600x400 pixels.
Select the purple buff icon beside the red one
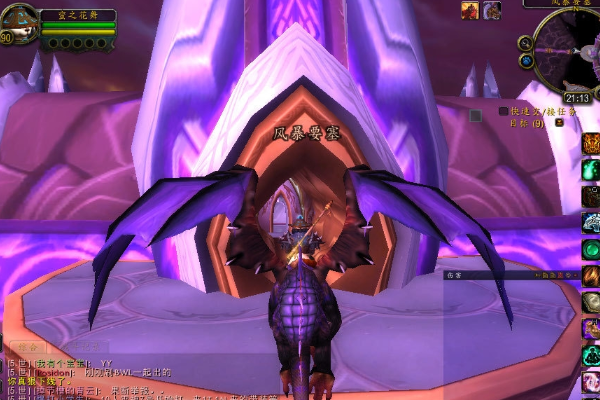[491, 10]
